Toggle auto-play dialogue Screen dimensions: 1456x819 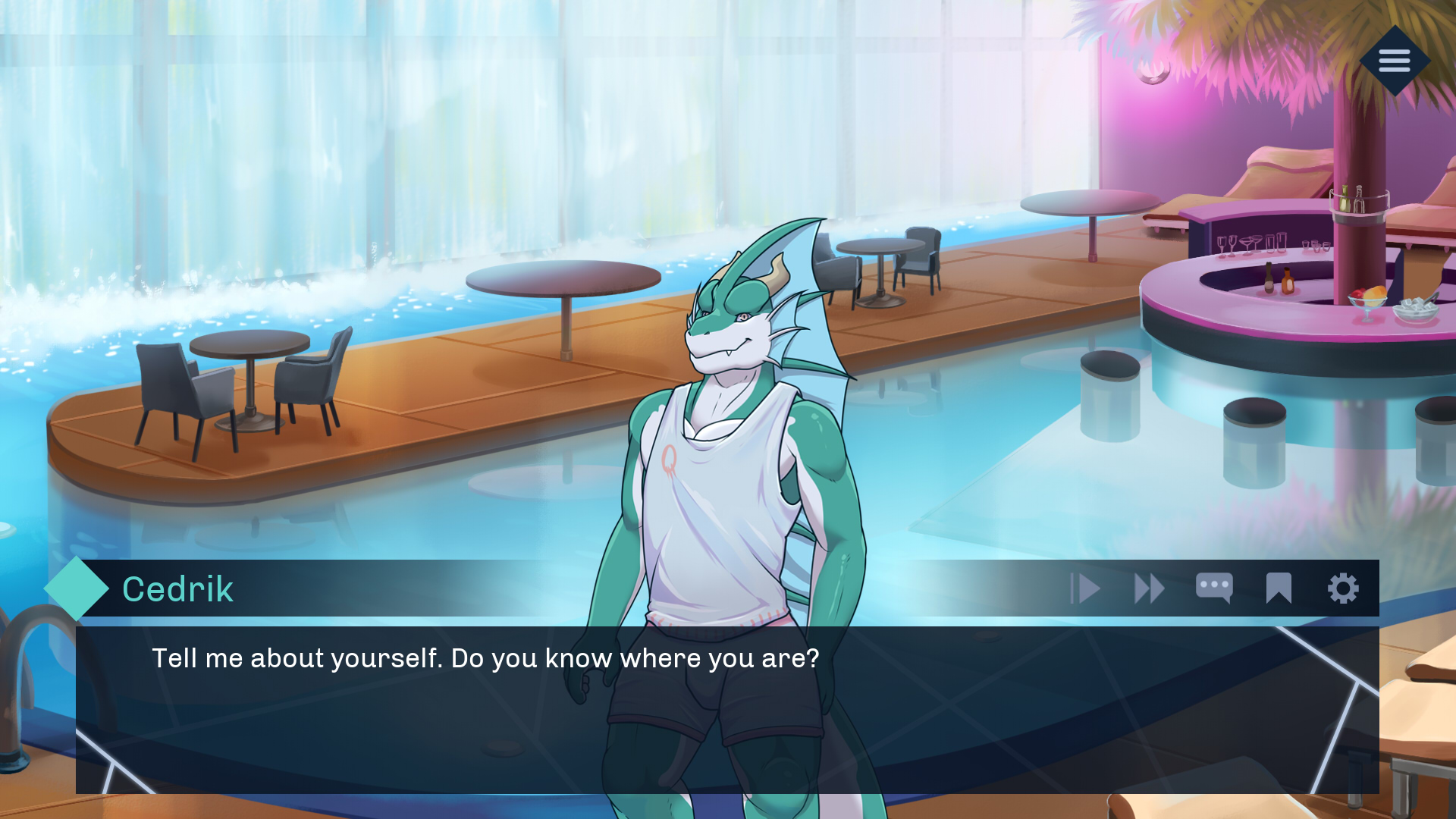pyautogui.click(x=1085, y=588)
